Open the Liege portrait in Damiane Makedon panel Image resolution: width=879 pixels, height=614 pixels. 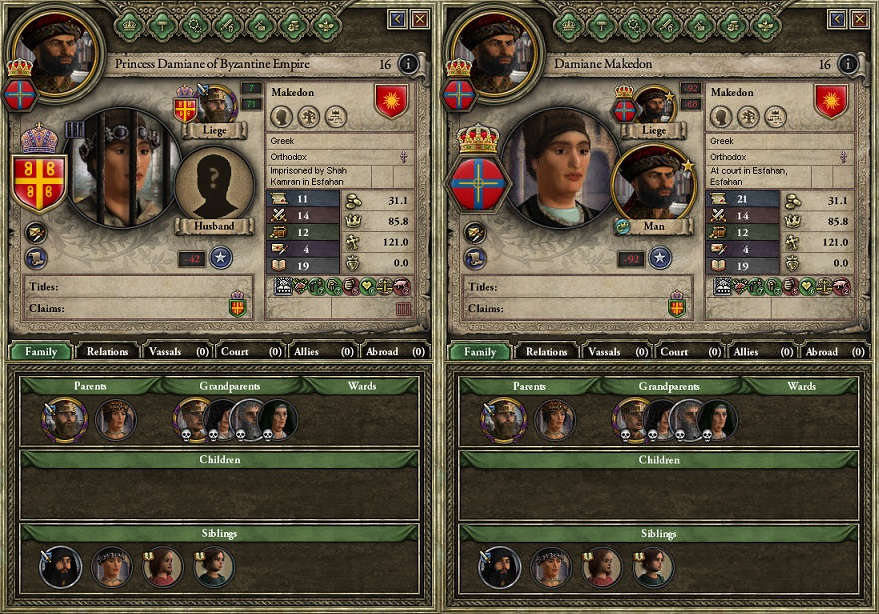[x=656, y=104]
